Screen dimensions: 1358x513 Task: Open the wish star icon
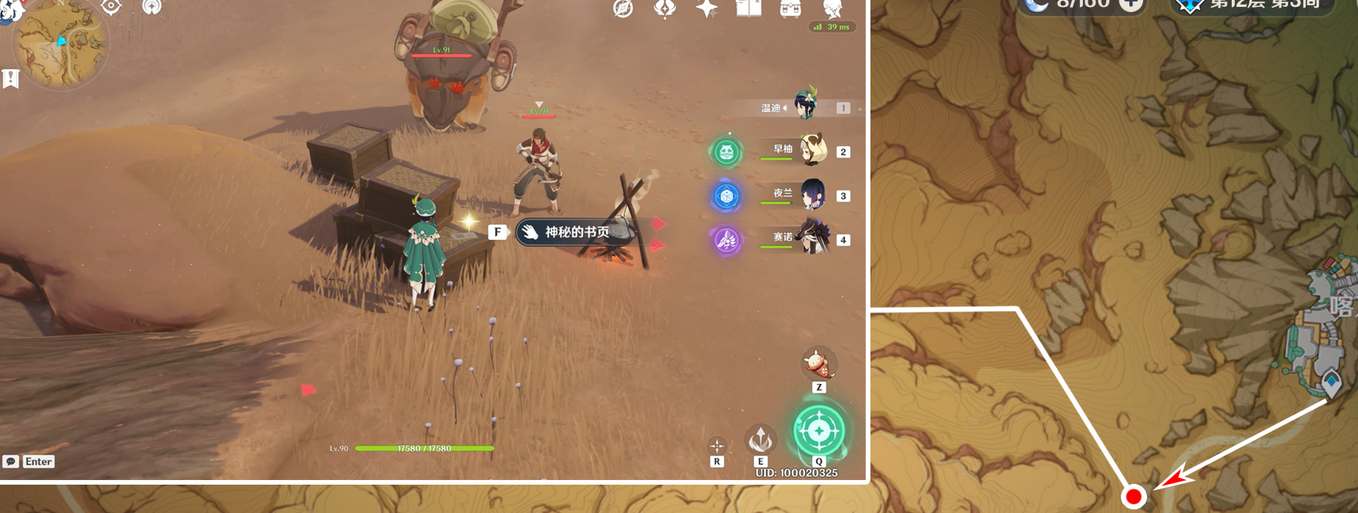point(707,9)
